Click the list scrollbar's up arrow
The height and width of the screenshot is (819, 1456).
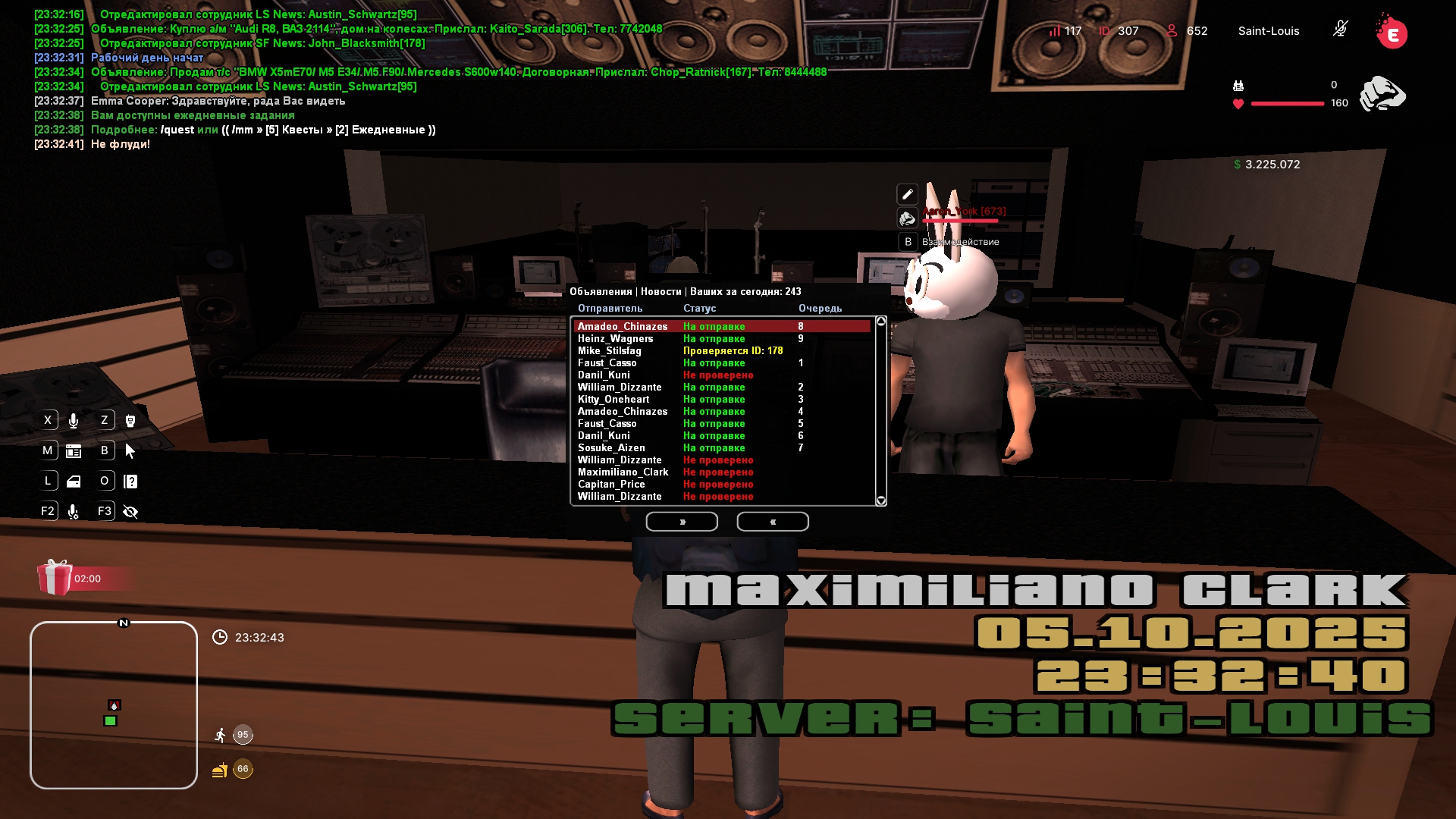pyautogui.click(x=881, y=322)
